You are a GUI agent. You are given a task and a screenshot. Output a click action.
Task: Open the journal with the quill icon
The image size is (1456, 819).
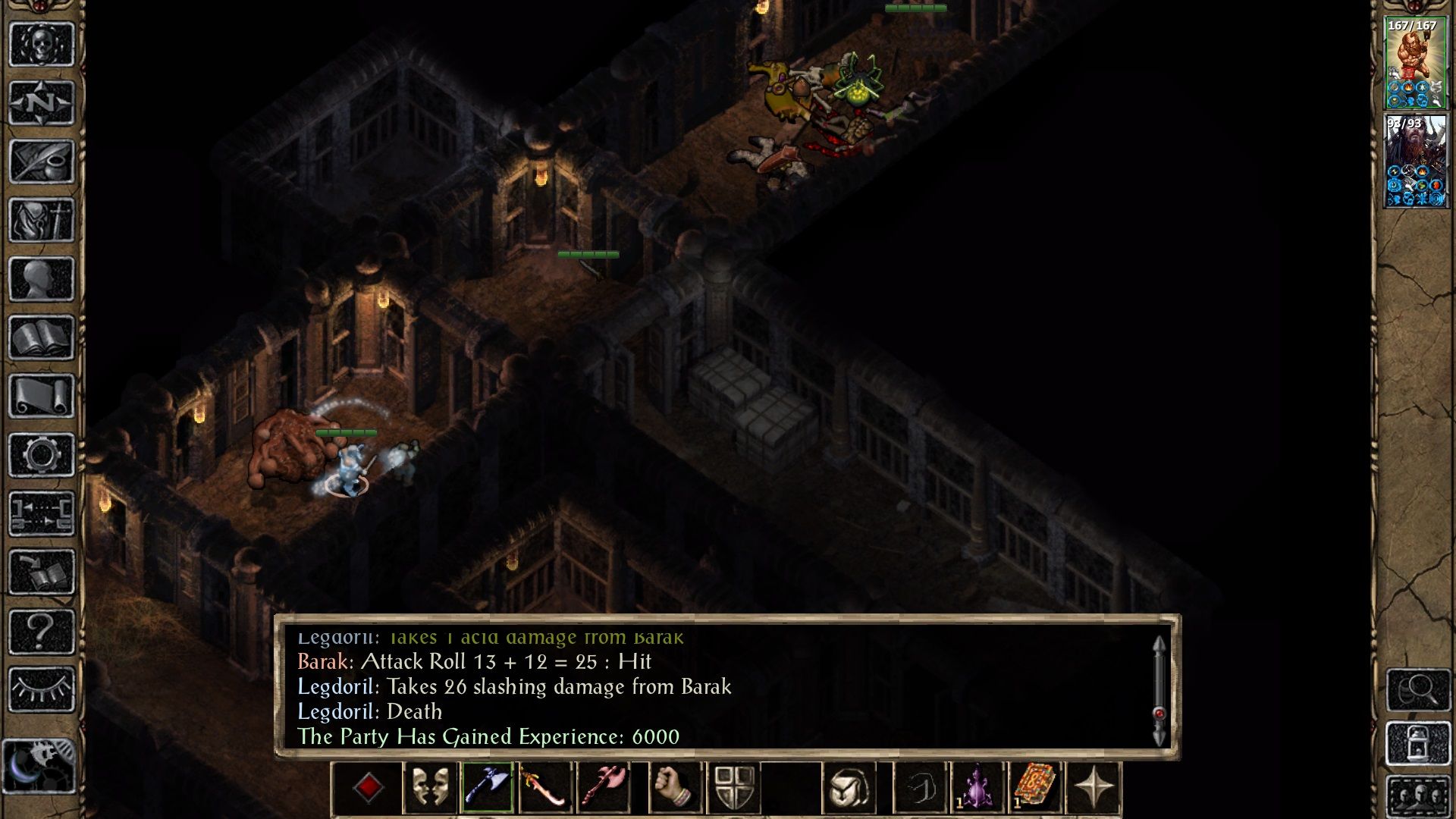point(42,161)
